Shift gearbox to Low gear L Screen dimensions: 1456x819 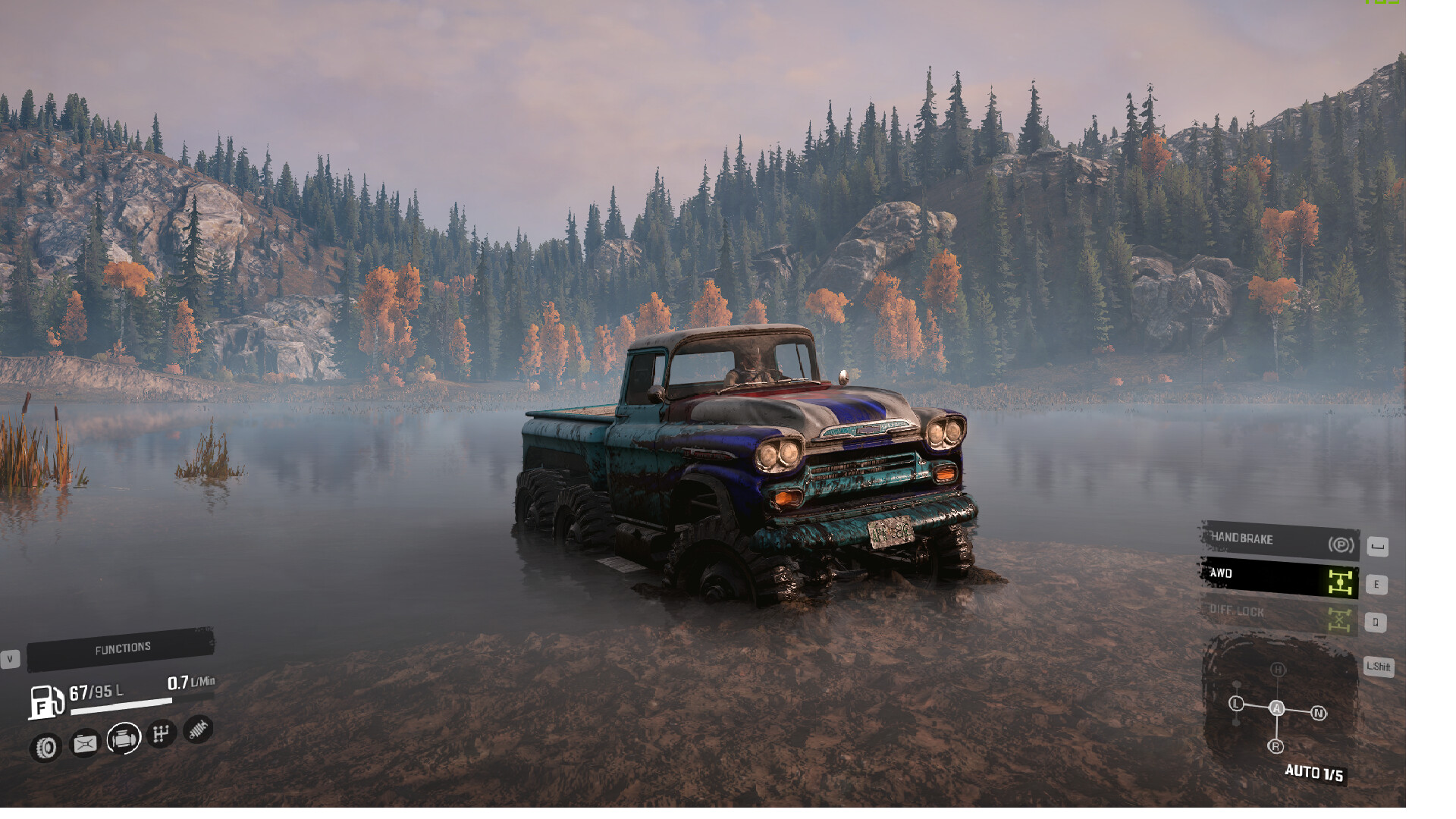(x=1236, y=704)
